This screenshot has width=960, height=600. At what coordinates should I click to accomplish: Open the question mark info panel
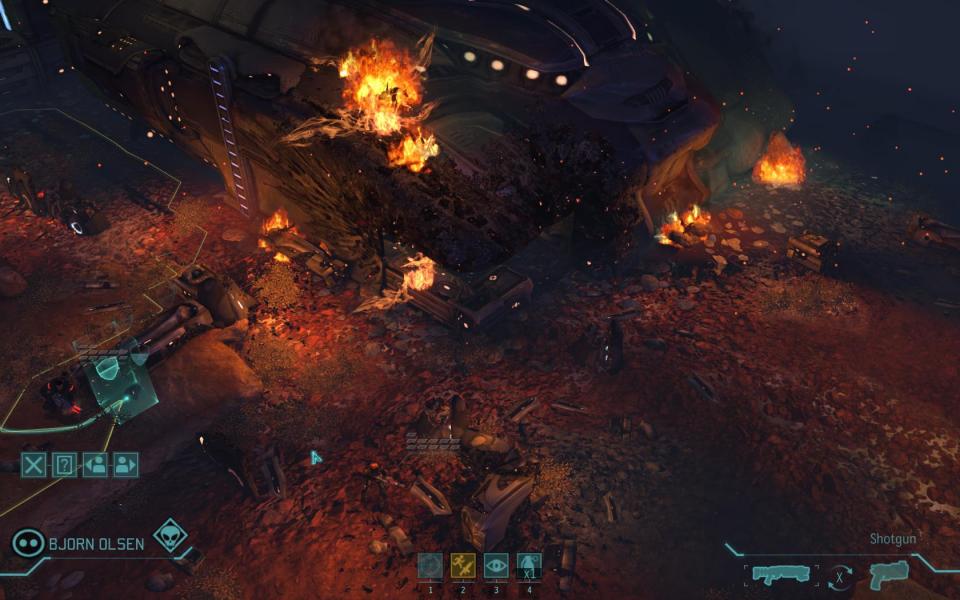tap(65, 464)
